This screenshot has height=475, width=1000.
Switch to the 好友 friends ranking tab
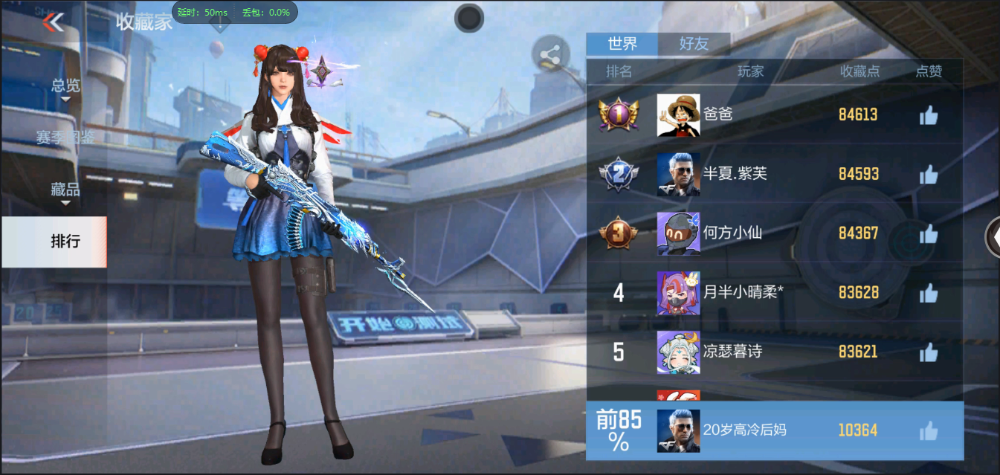tap(694, 44)
